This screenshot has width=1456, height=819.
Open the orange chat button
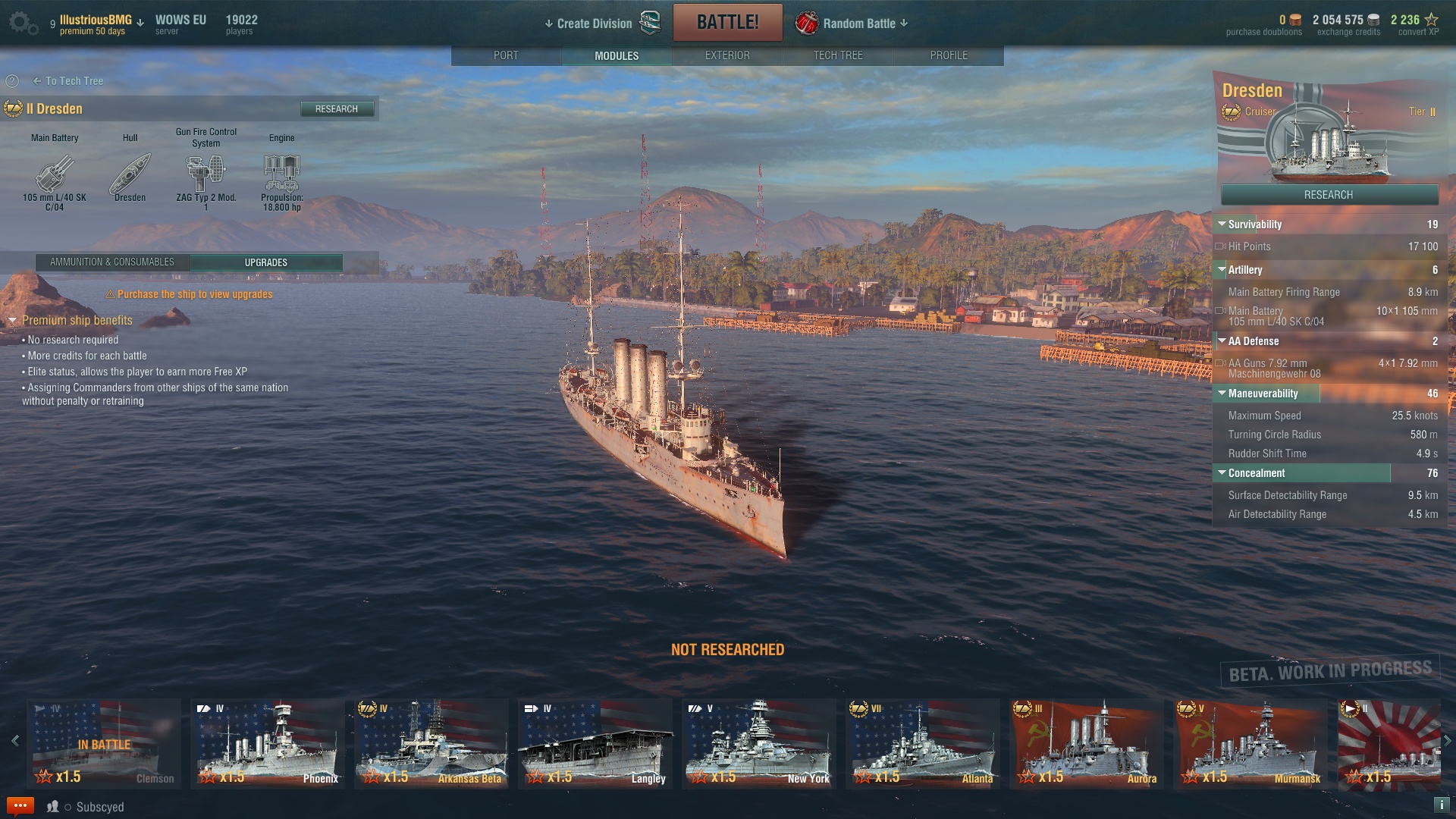(20, 805)
